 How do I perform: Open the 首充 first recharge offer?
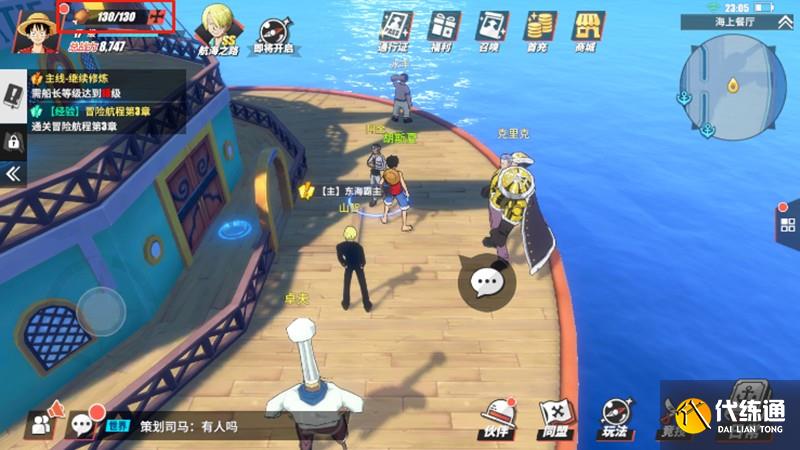tap(540, 28)
